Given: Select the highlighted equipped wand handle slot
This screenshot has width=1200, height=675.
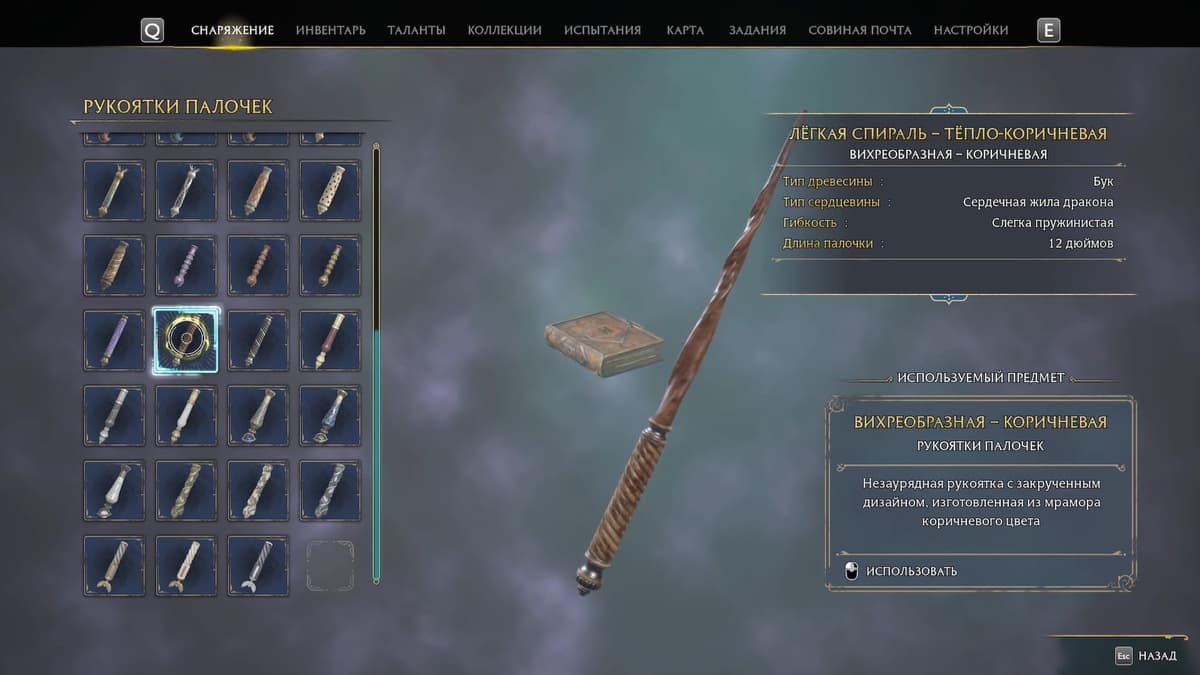Looking at the screenshot, I should coord(186,341).
